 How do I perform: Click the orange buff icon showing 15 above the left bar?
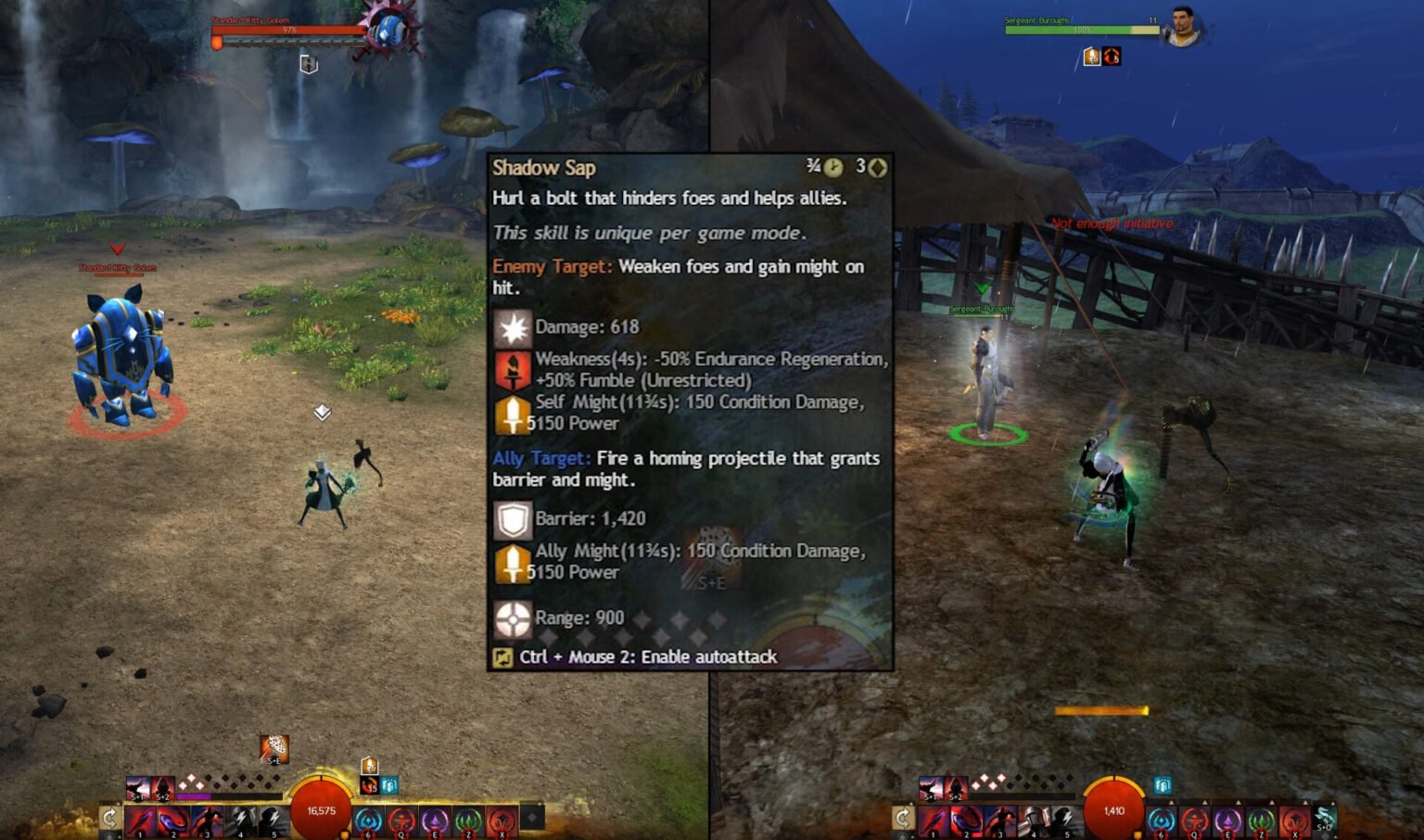click(x=369, y=783)
